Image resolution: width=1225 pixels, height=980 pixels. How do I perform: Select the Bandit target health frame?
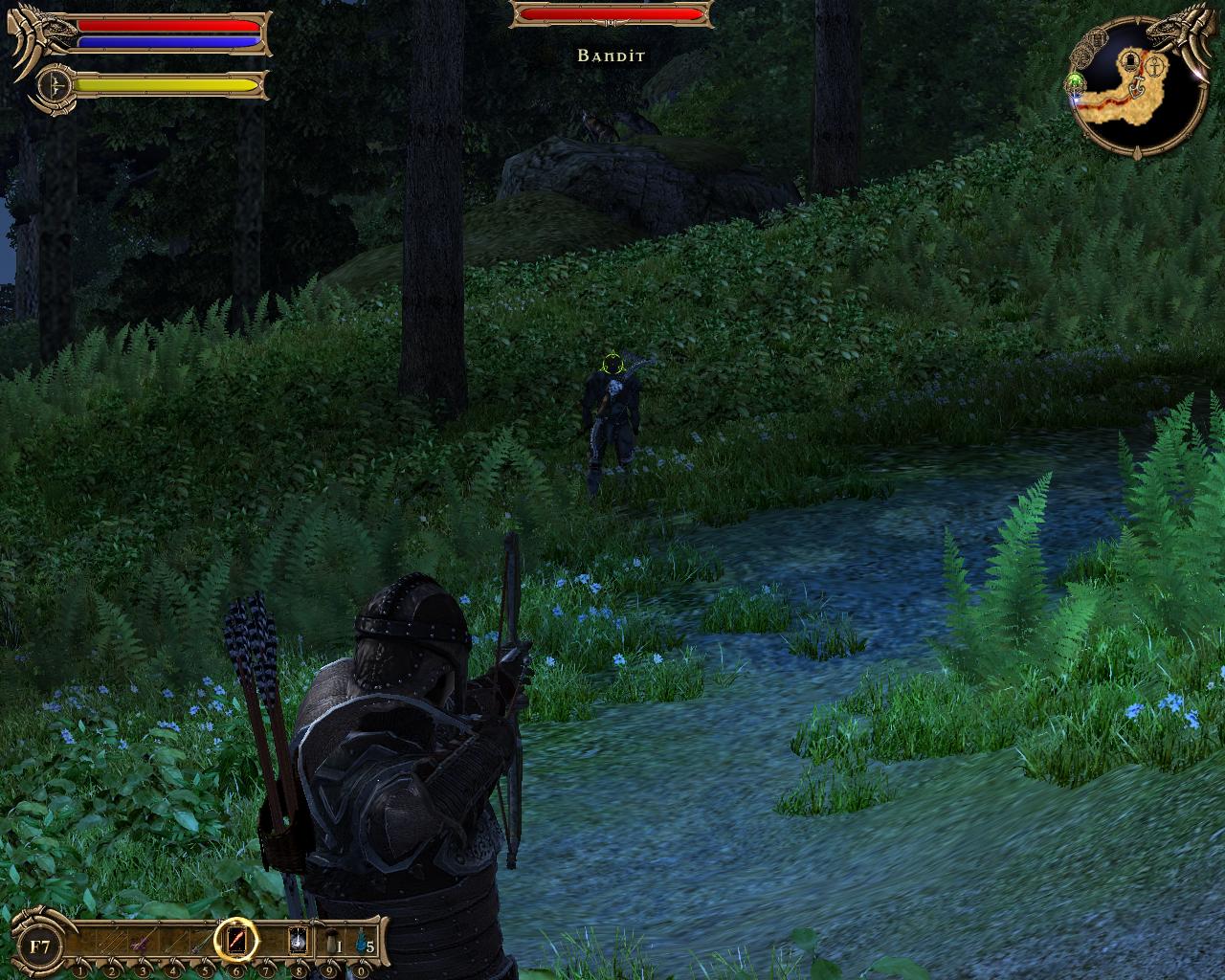point(612,14)
